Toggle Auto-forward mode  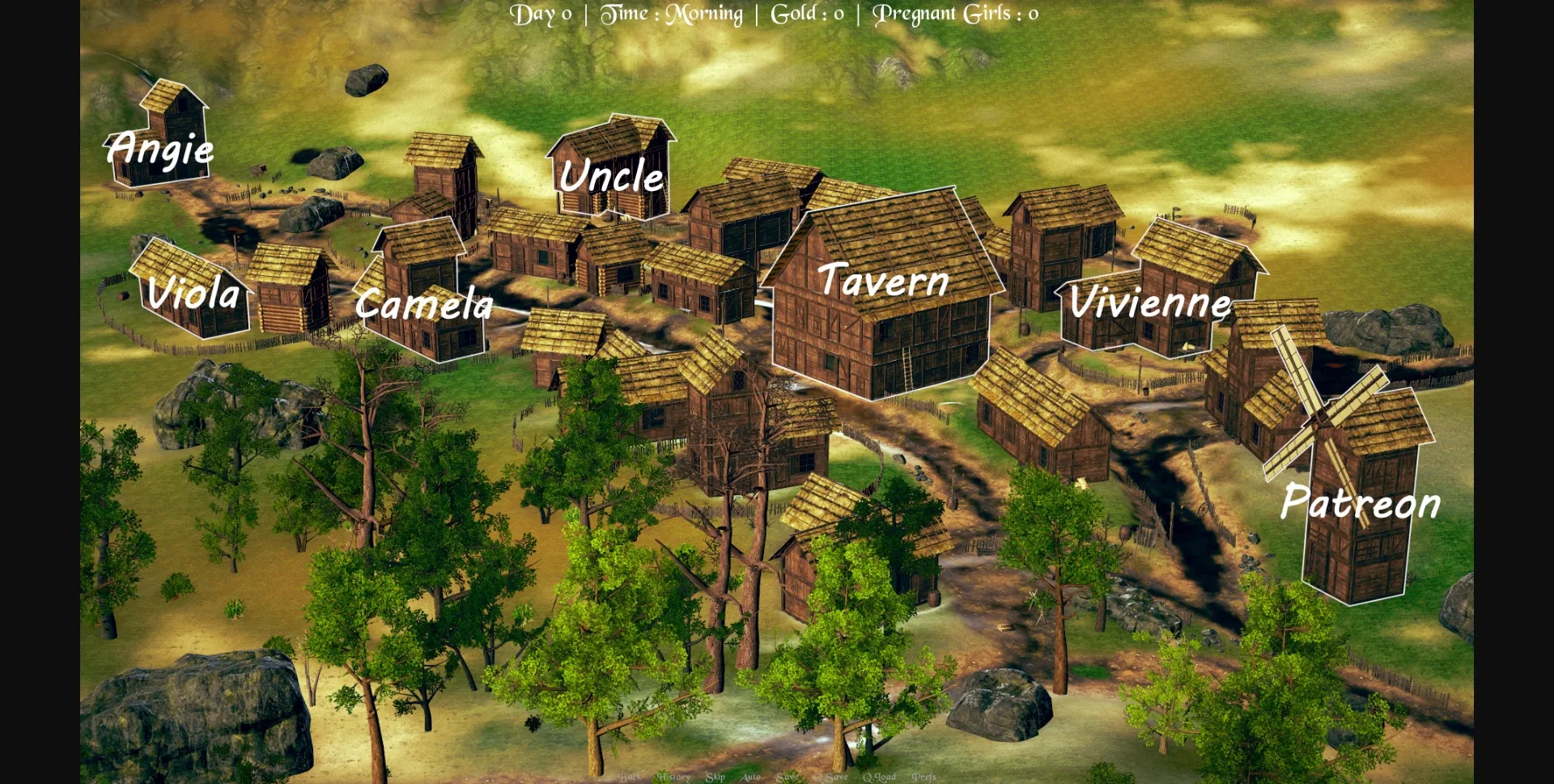[x=752, y=778]
